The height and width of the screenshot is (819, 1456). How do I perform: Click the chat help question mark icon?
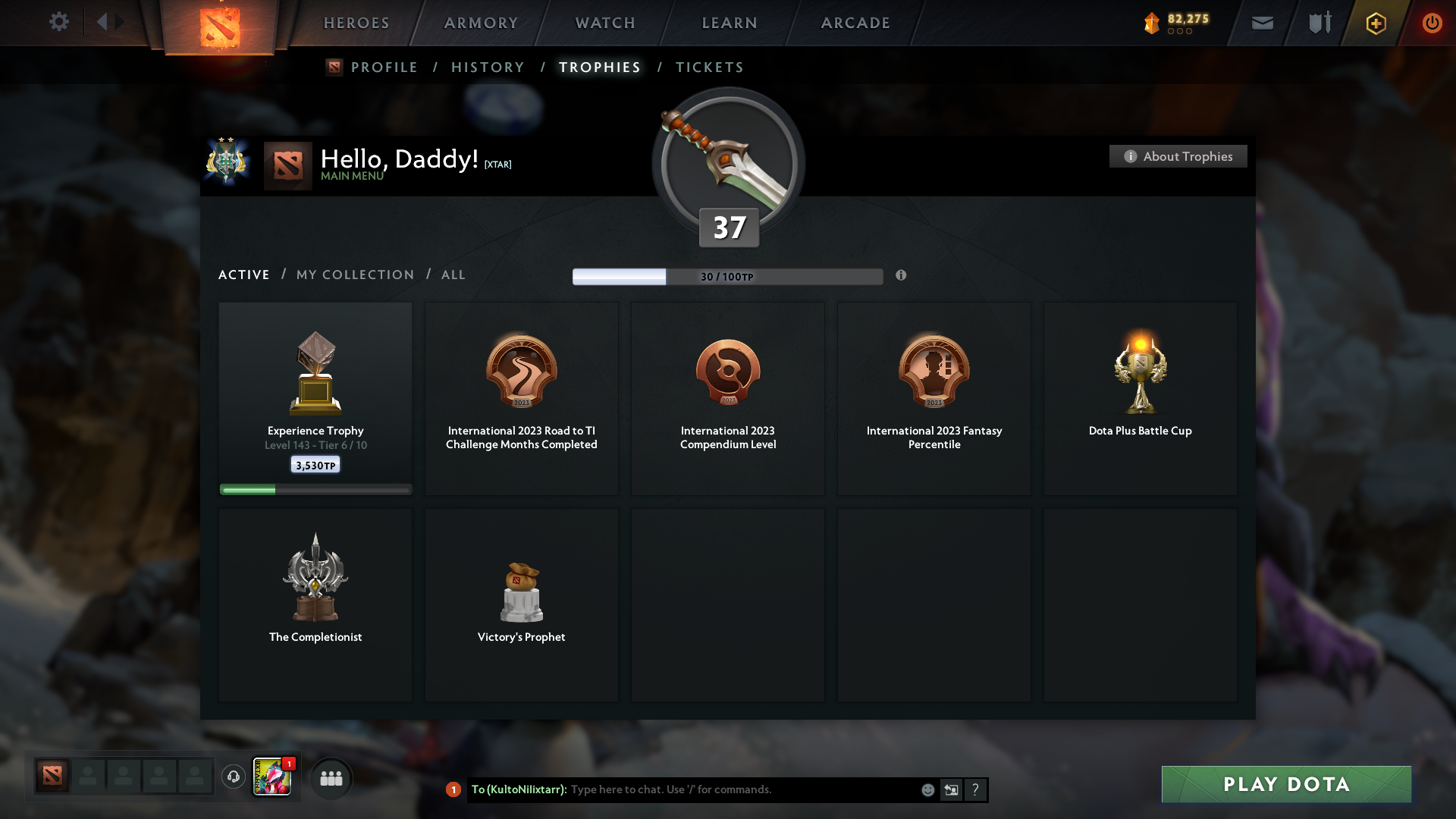976,789
